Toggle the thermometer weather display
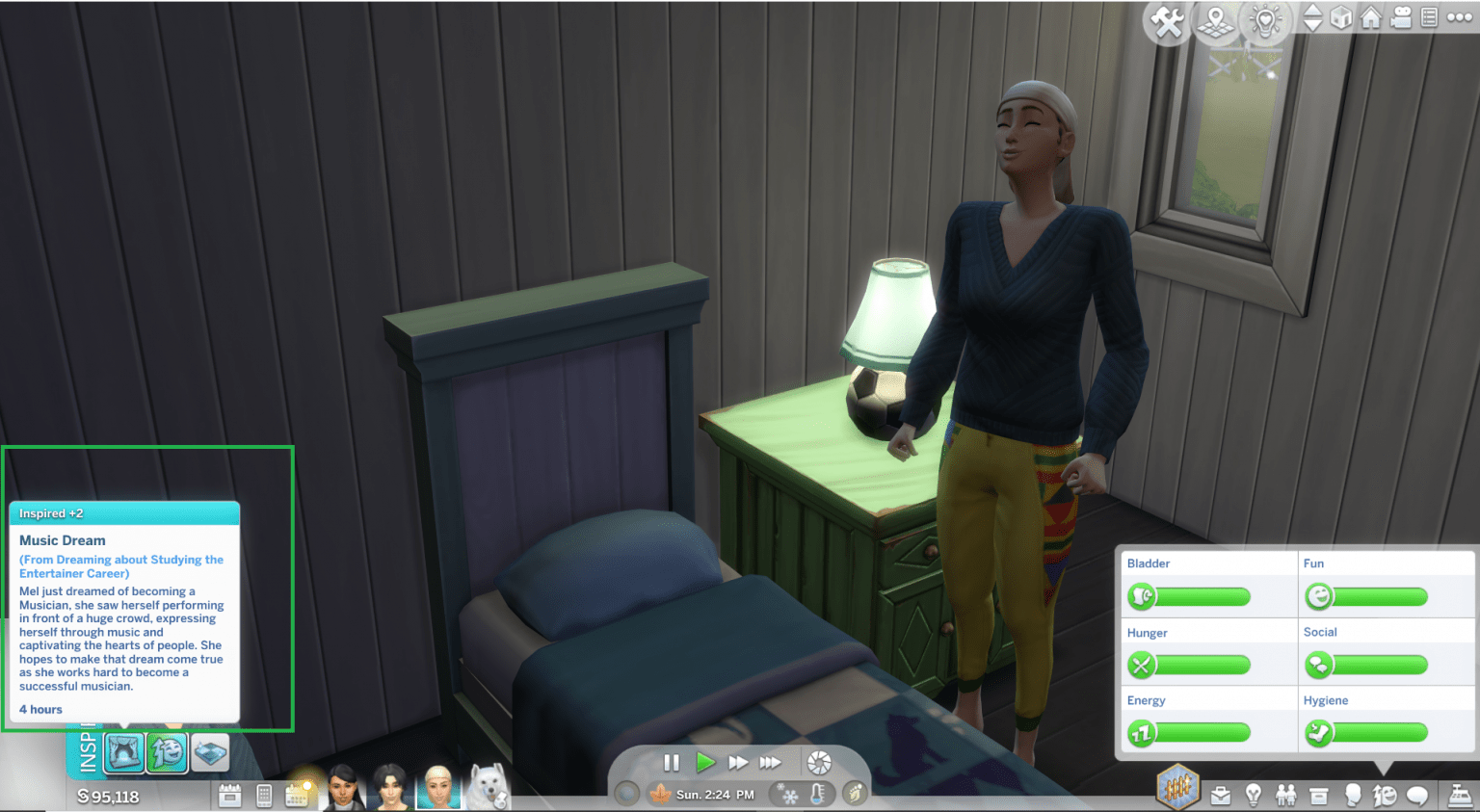The image size is (1480, 812). 817,796
